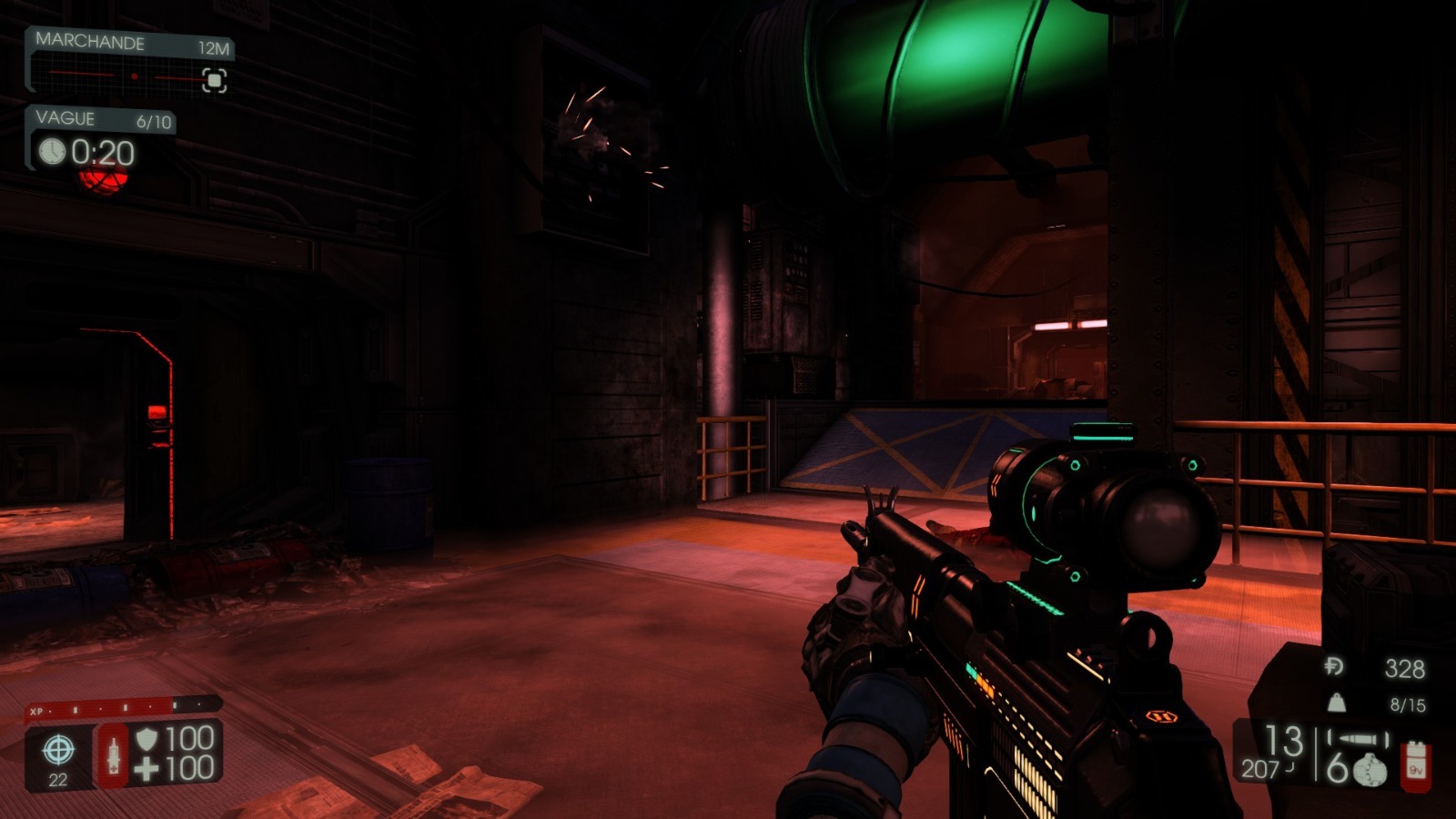Click the weight icon showing 8/15
This screenshot has height=819, width=1456.
point(1337,703)
